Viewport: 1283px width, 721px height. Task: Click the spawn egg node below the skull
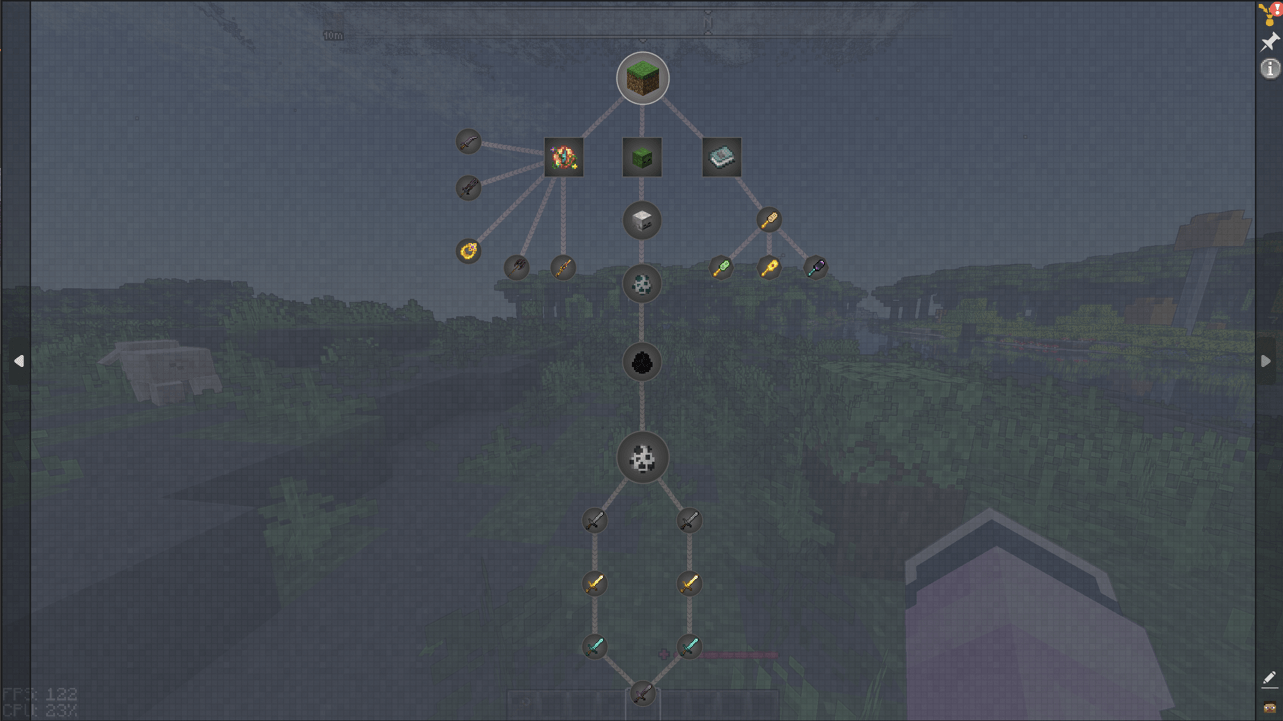click(641, 283)
